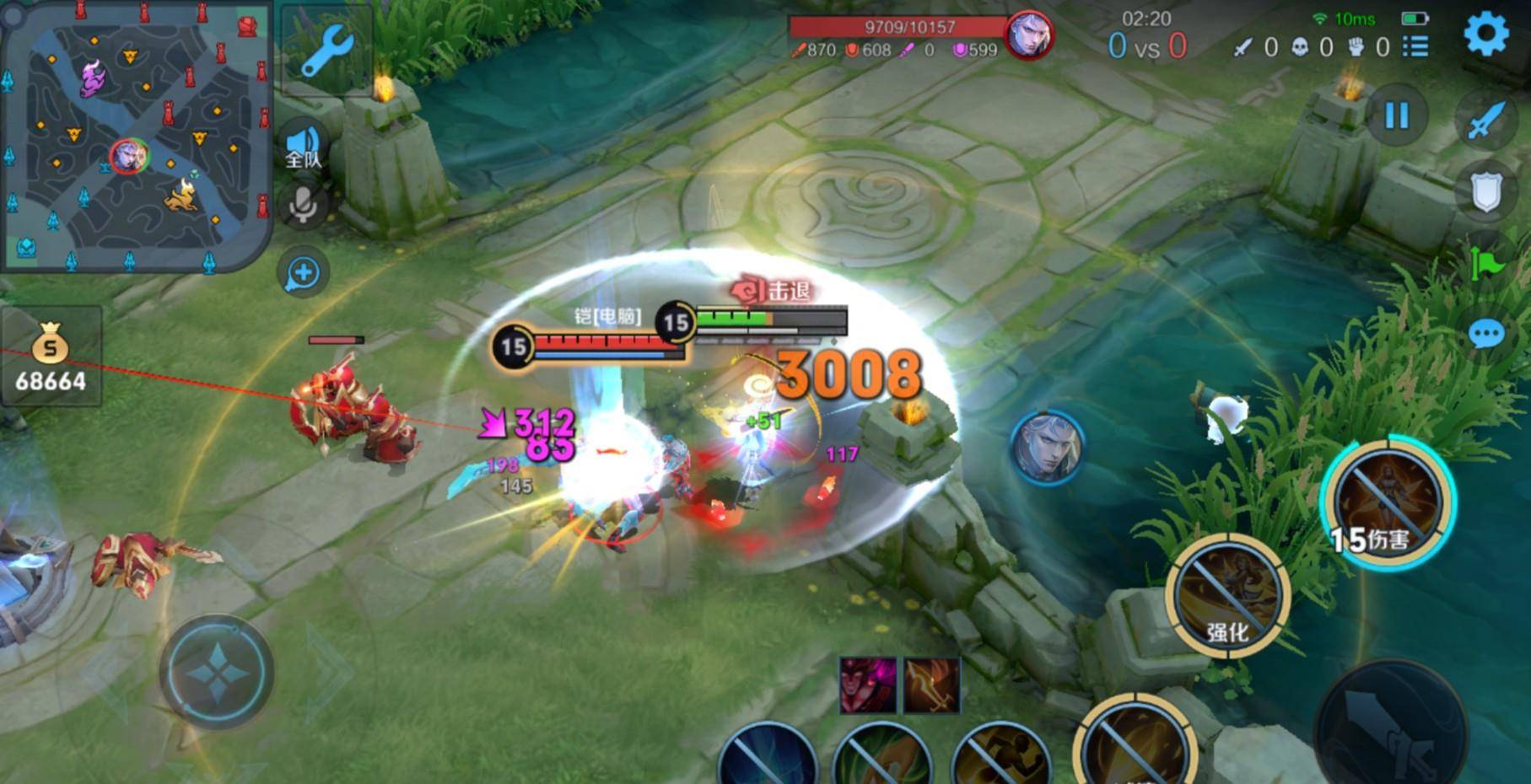Image resolution: width=1531 pixels, height=784 pixels.
Task: Select the golden sword buff icon
Action: coord(931,685)
